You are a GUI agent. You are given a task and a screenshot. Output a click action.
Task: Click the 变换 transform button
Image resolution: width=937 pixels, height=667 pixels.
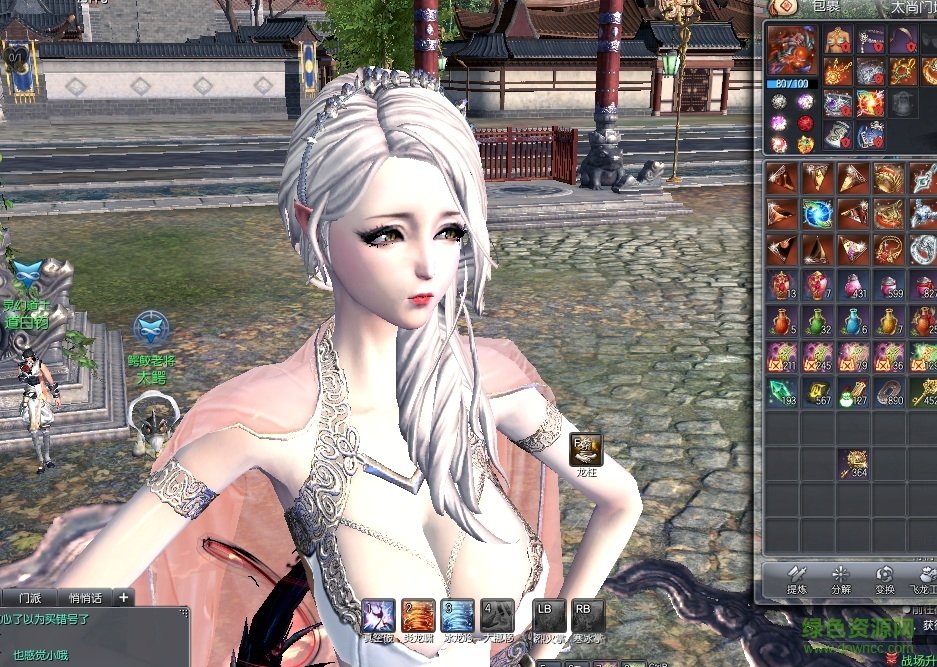[885, 580]
